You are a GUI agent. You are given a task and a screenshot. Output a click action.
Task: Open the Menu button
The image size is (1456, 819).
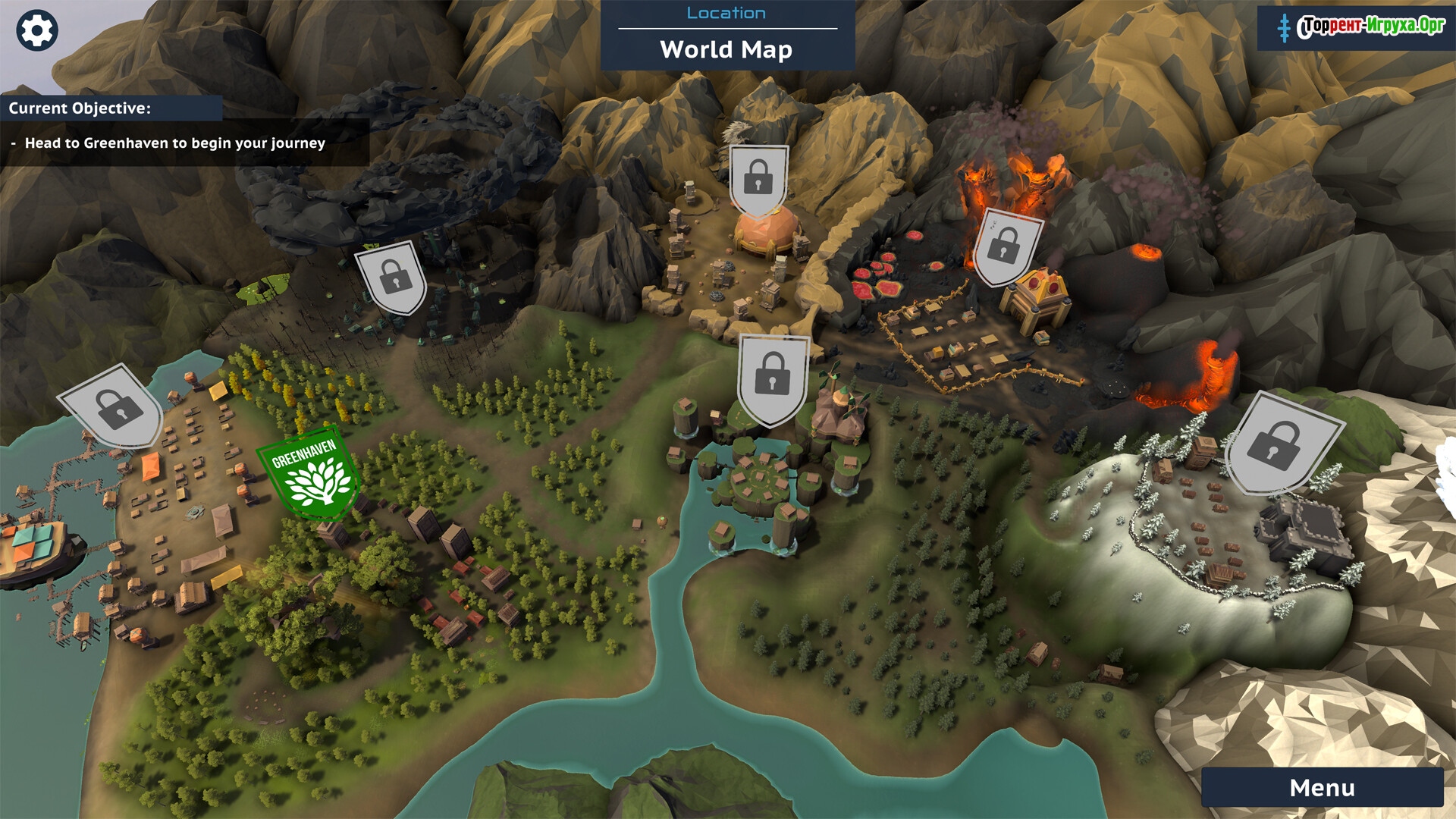tap(1322, 788)
